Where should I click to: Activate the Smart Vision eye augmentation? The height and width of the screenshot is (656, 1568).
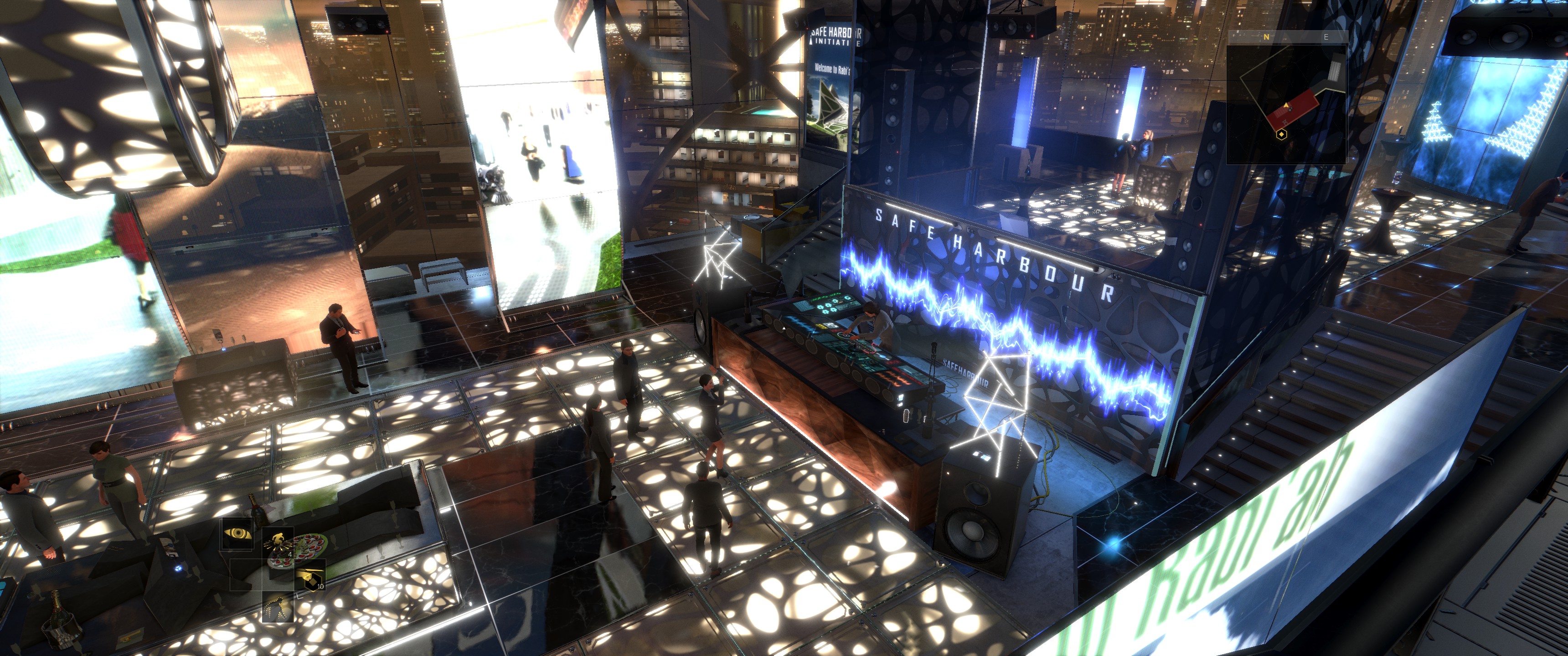(237, 534)
